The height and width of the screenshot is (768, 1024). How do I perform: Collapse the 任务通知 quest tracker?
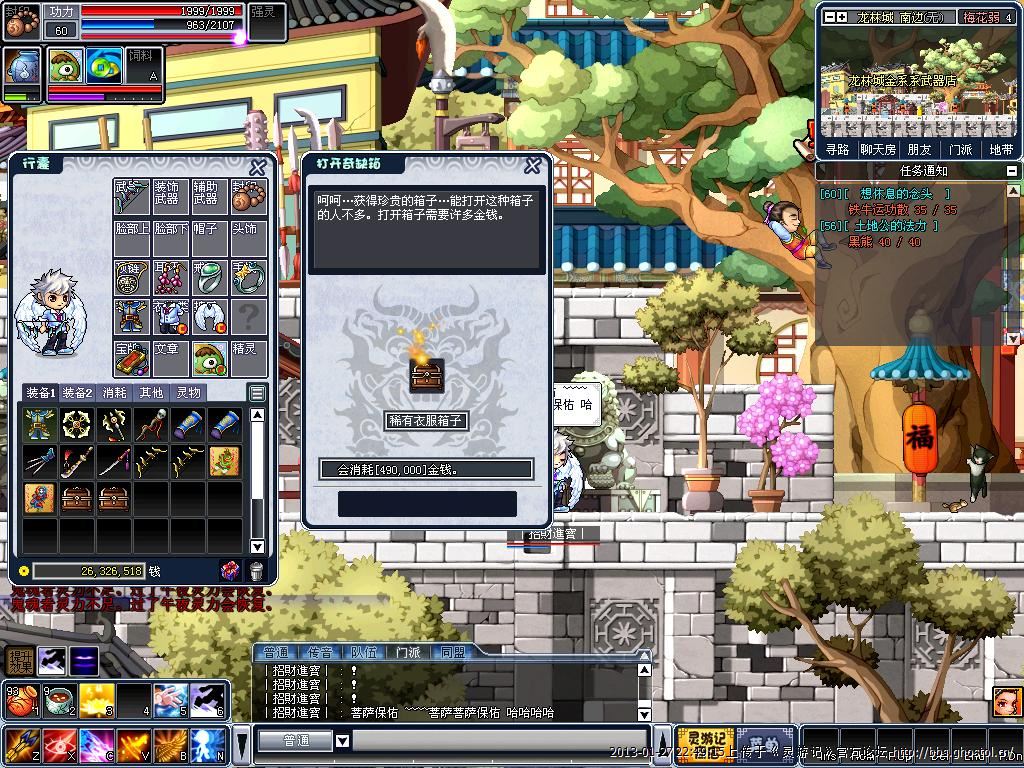click(1012, 171)
